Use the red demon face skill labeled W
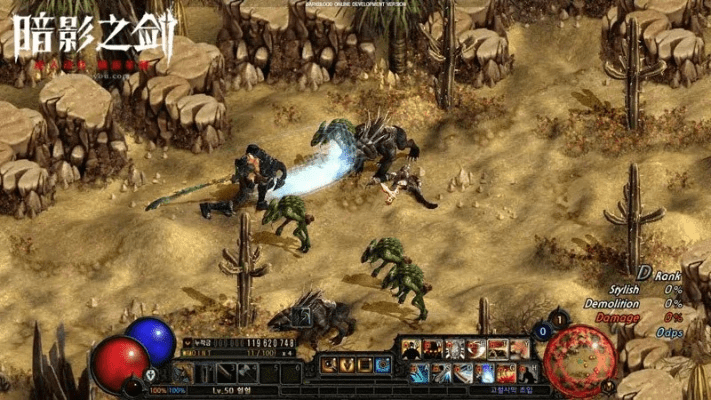This screenshot has width=711, height=400. coord(431,349)
